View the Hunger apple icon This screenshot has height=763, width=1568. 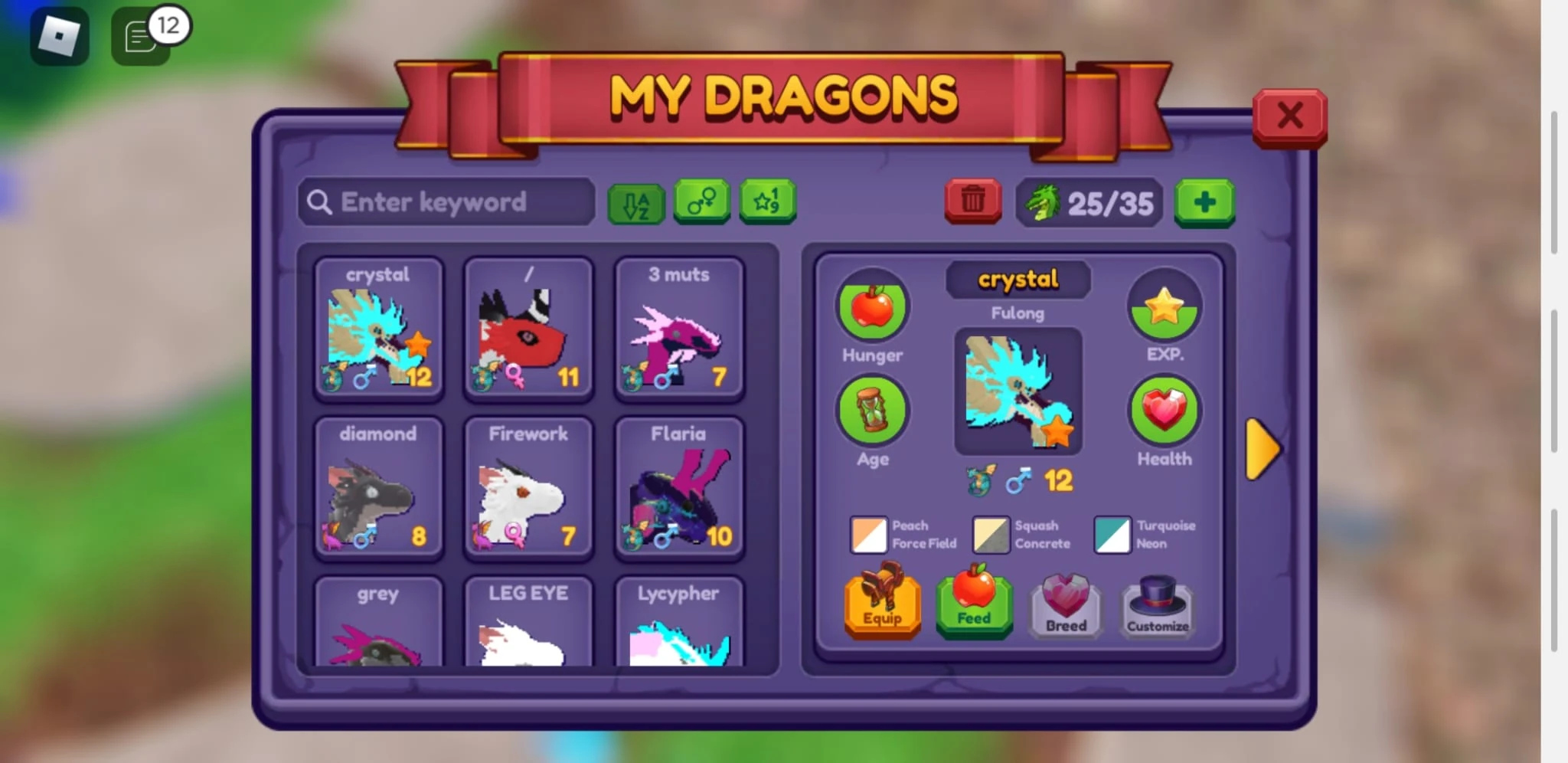872,309
